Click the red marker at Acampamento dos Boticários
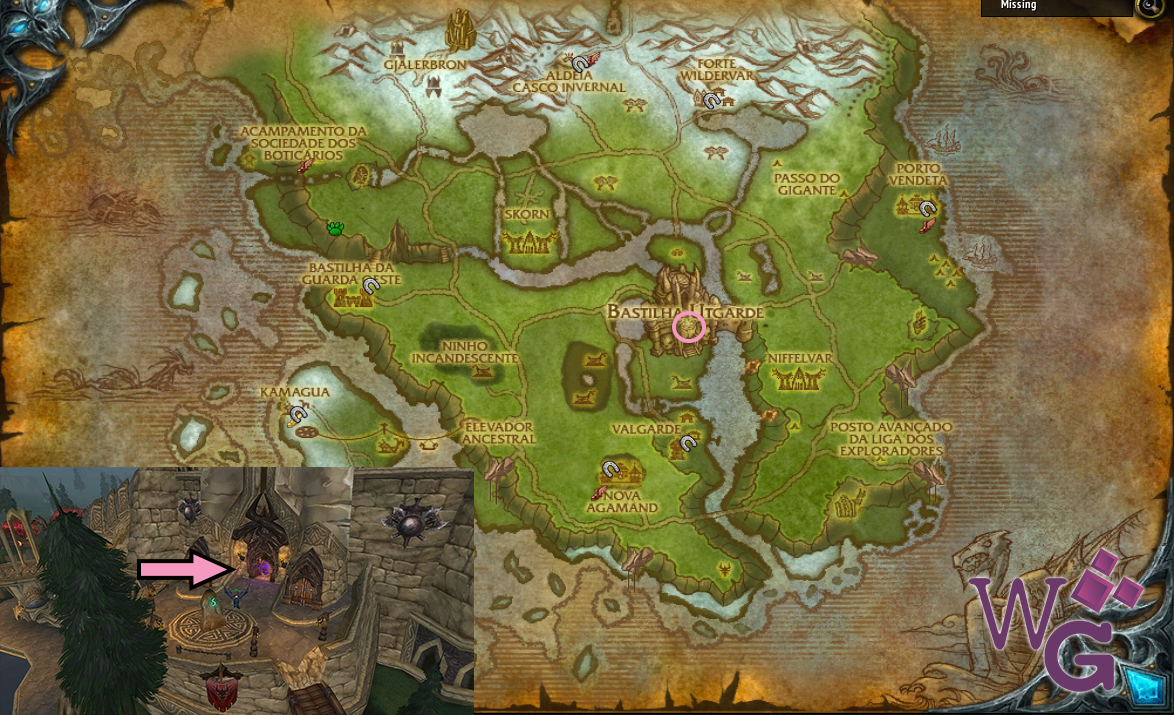Screen dimensions: 1174x715 [304, 166]
